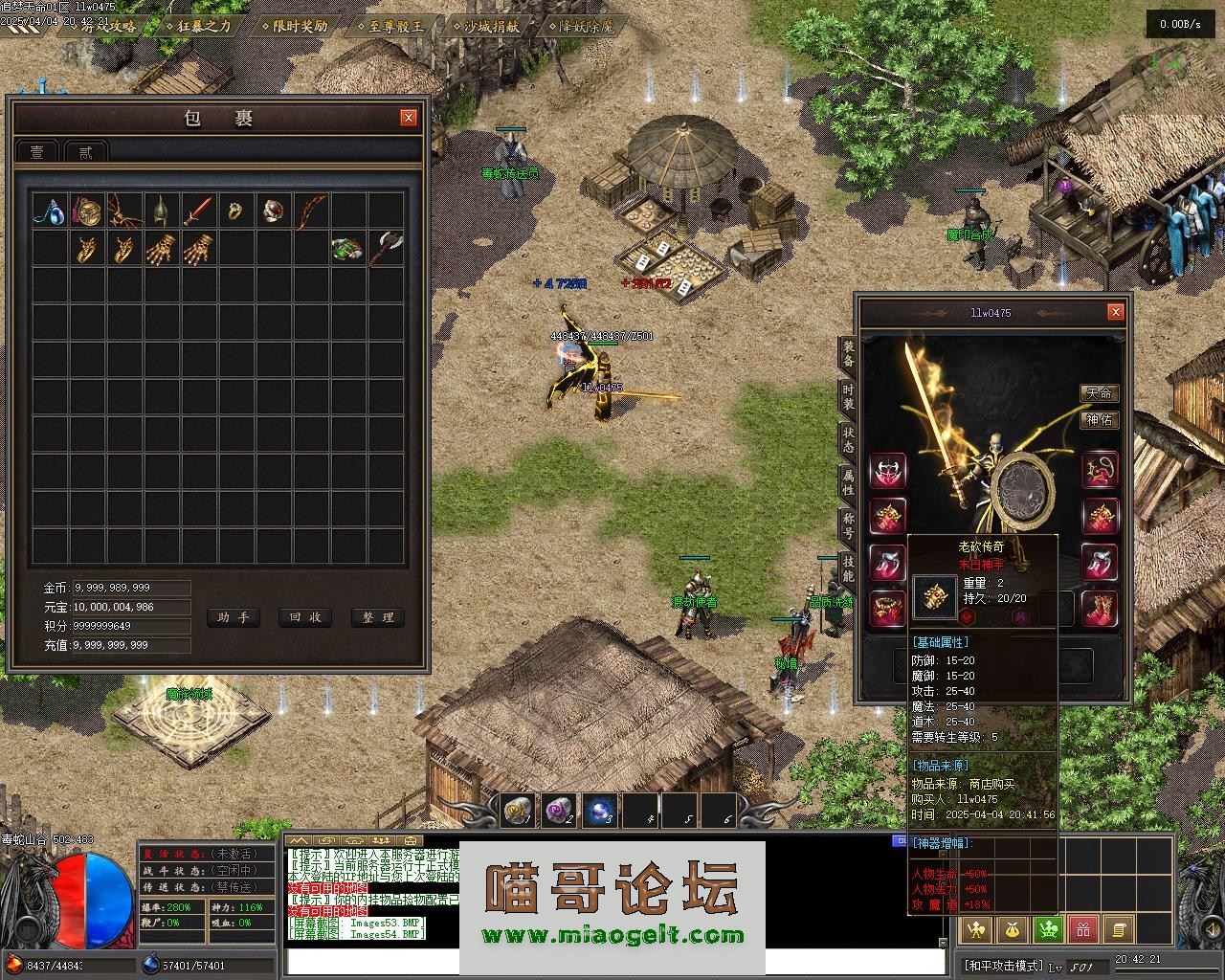Switch to bag page 贰 tab

point(85,152)
